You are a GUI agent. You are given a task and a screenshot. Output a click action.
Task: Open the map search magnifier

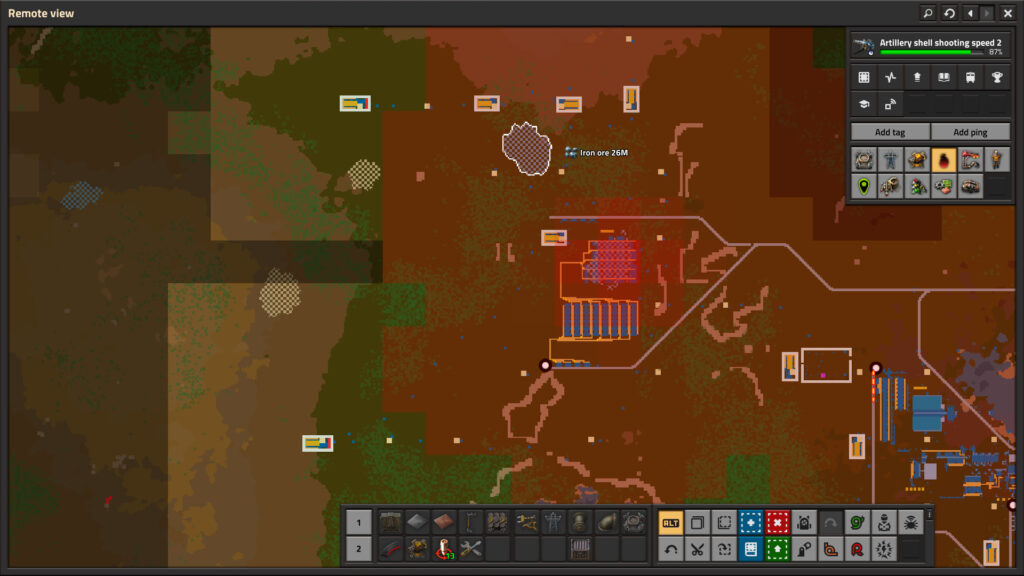pyautogui.click(x=927, y=13)
